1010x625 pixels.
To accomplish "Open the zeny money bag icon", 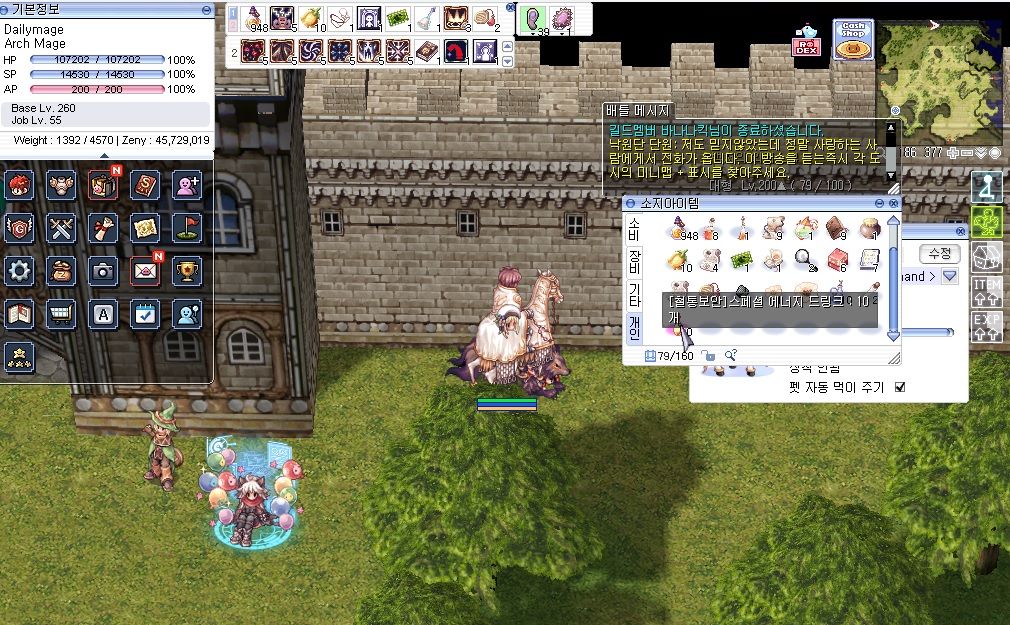I will [61, 270].
